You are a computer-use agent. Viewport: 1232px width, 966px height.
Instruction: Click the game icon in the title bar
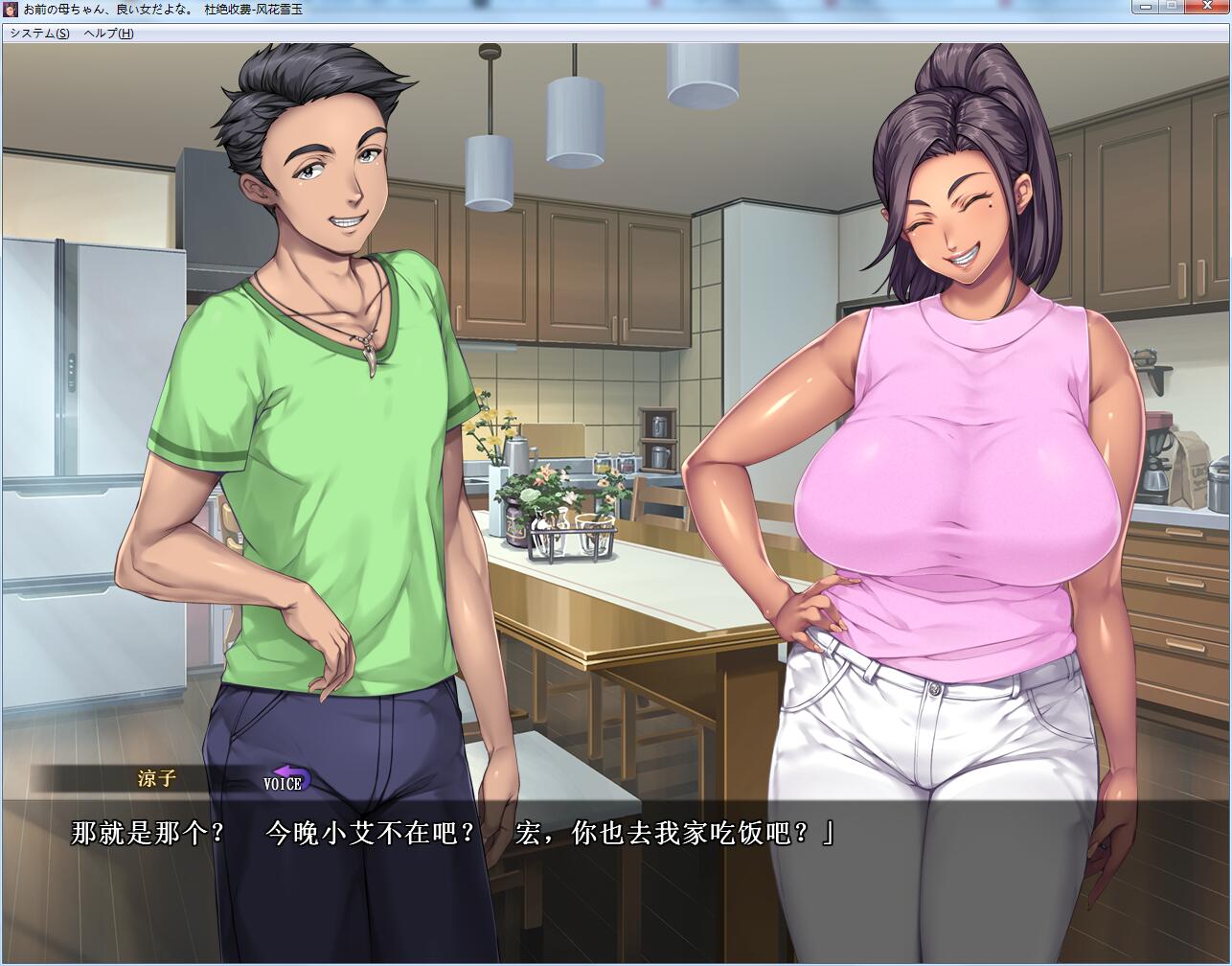11,8
